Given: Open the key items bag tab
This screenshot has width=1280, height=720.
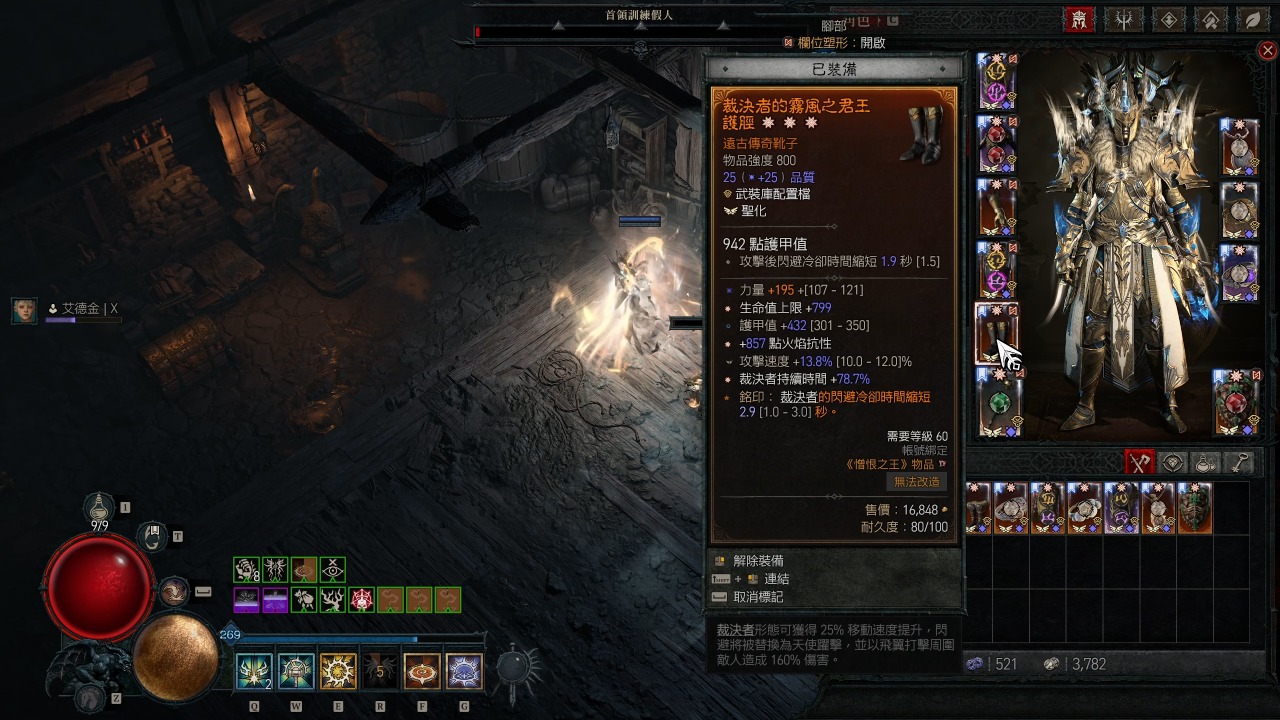Looking at the screenshot, I should click(1239, 462).
